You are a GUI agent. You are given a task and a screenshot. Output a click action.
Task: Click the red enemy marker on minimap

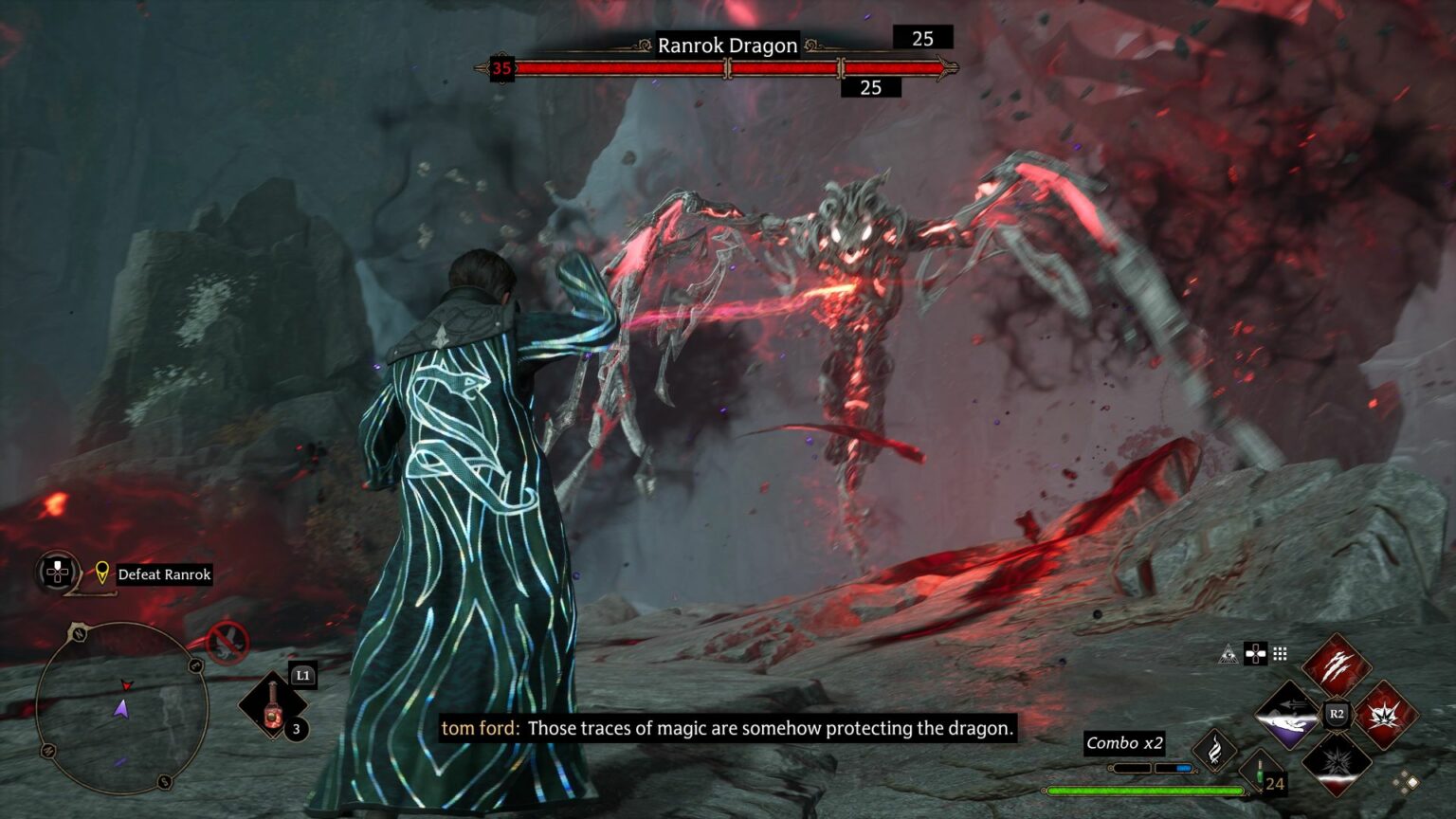(126, 684)
